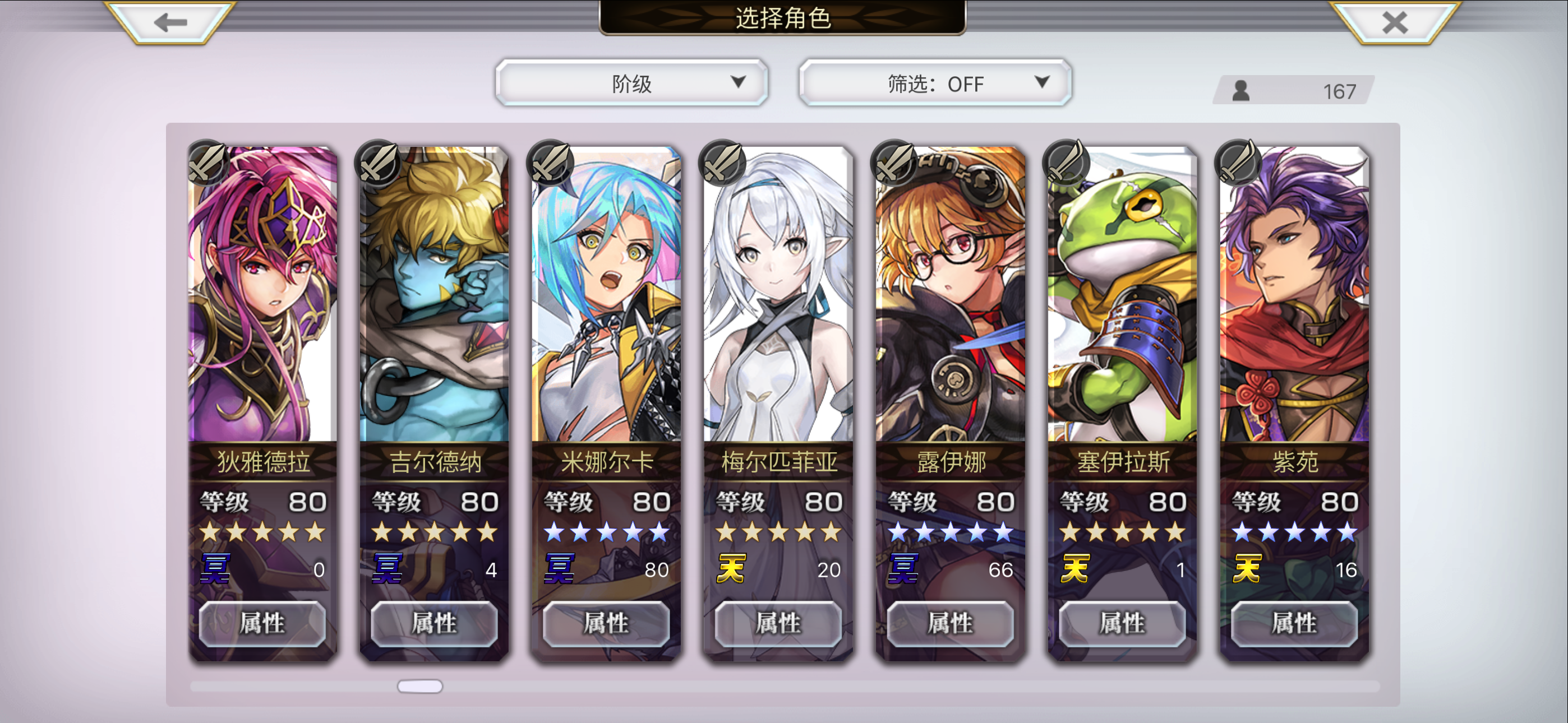The width and height of the screenshot is (1568, 723).
Task: Open 属性 details for 狄雅德拉
Action: [262, 623]
